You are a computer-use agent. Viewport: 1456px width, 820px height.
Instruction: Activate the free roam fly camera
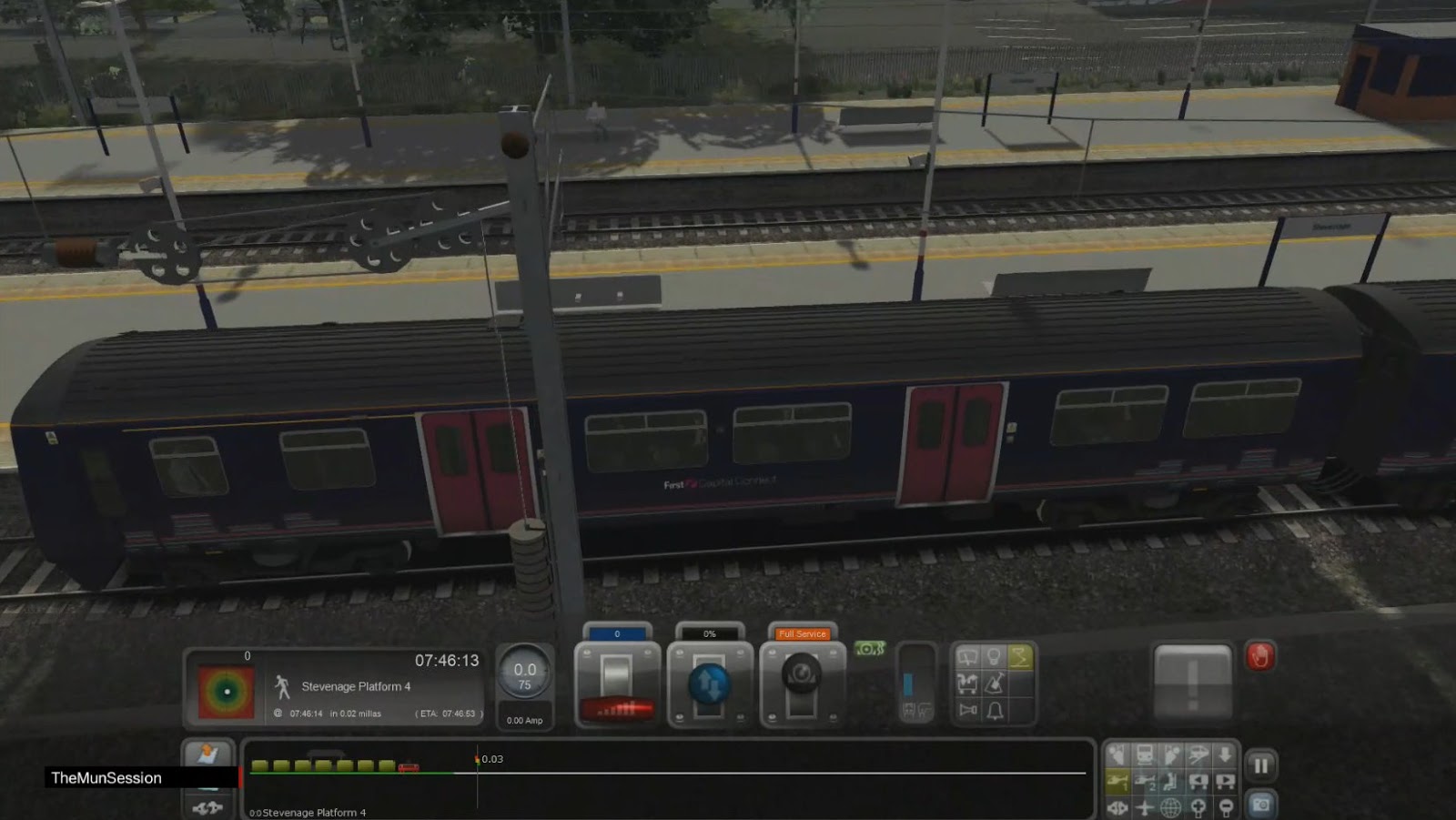pos(1145,806)
